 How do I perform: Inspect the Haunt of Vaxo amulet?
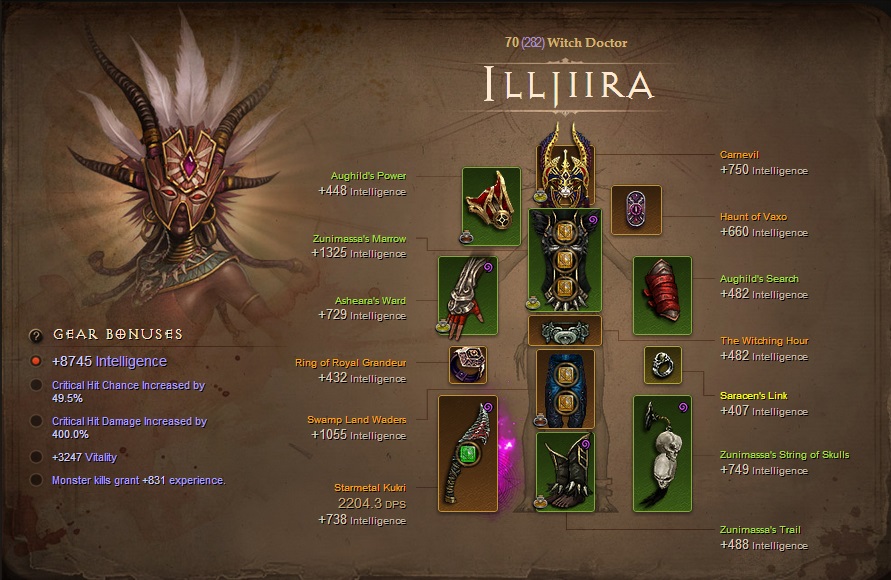(x=636, y=210)
